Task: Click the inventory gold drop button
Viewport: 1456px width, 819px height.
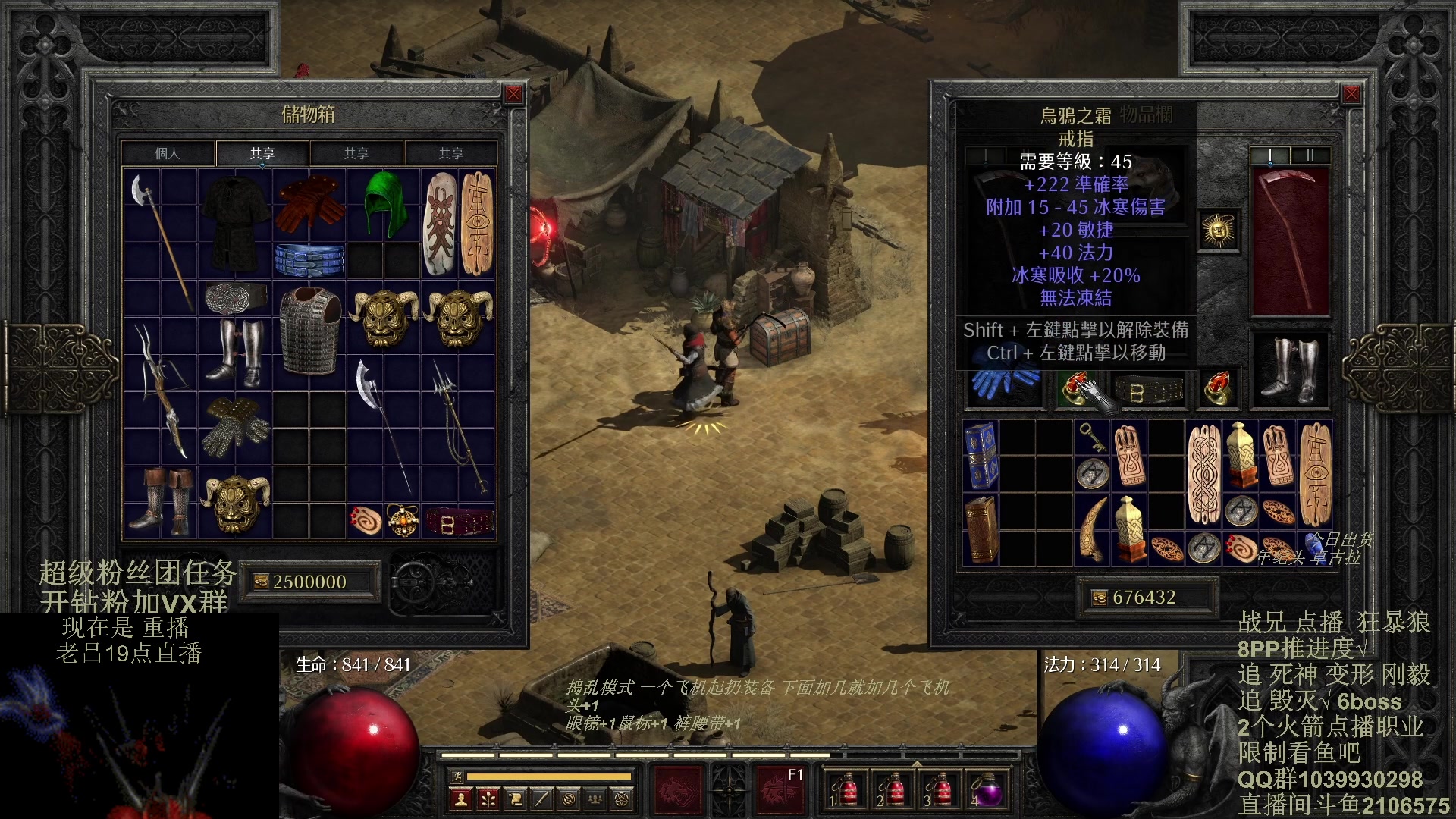Action: point(1099,598)
